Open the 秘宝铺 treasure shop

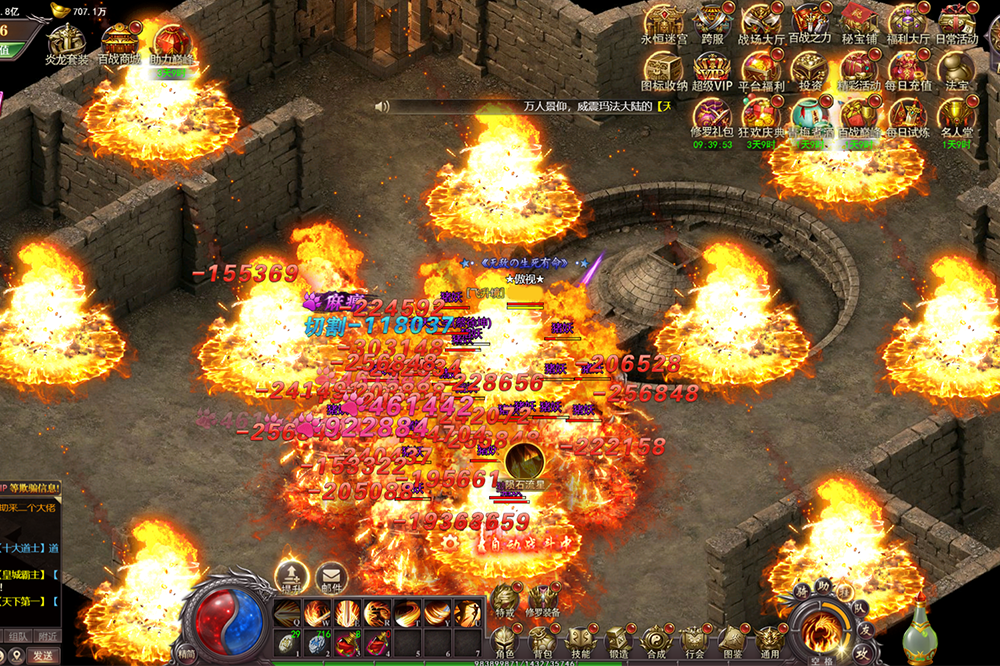click(859, 22)
